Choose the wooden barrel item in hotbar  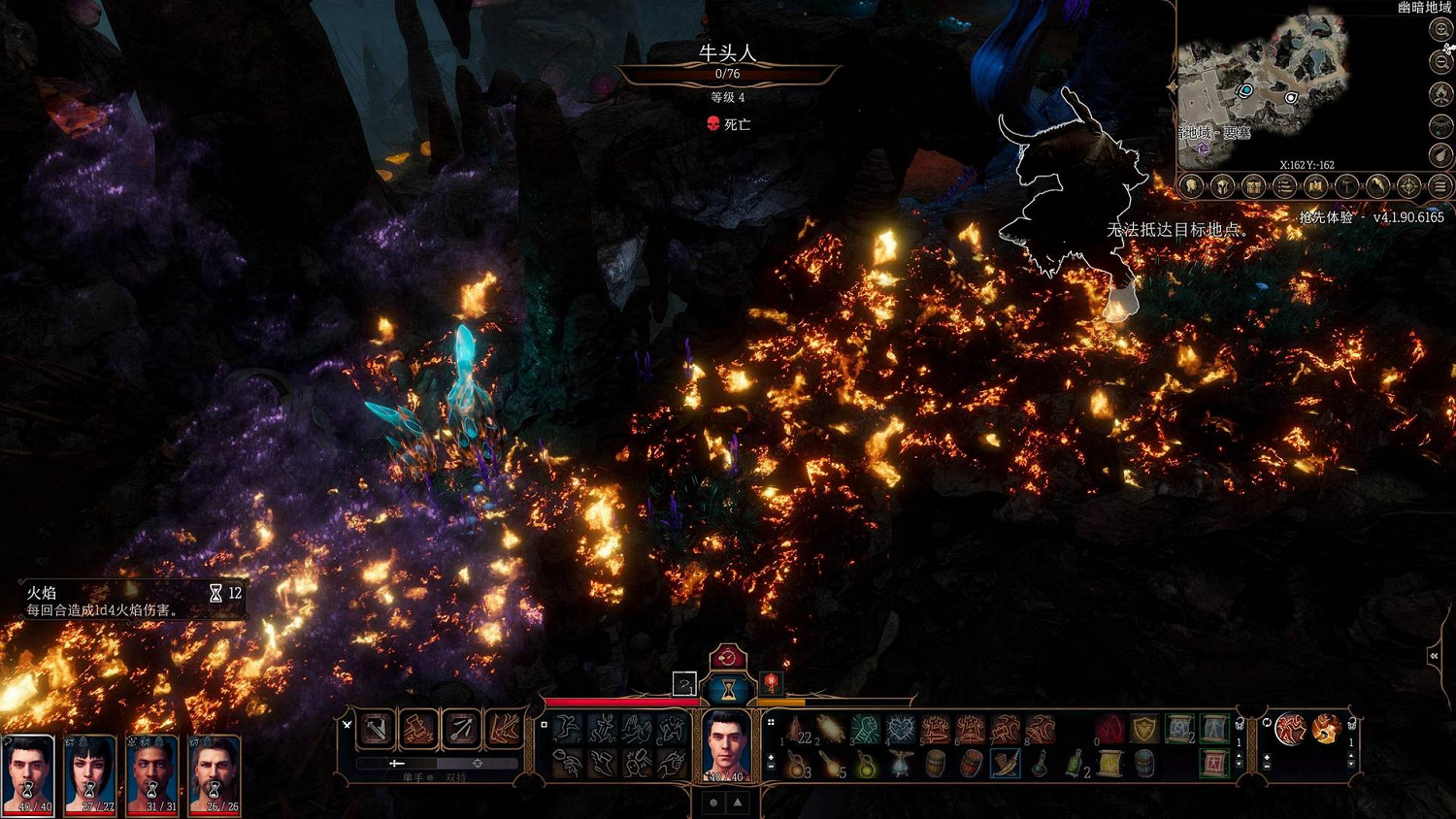[x=936, y=764]
